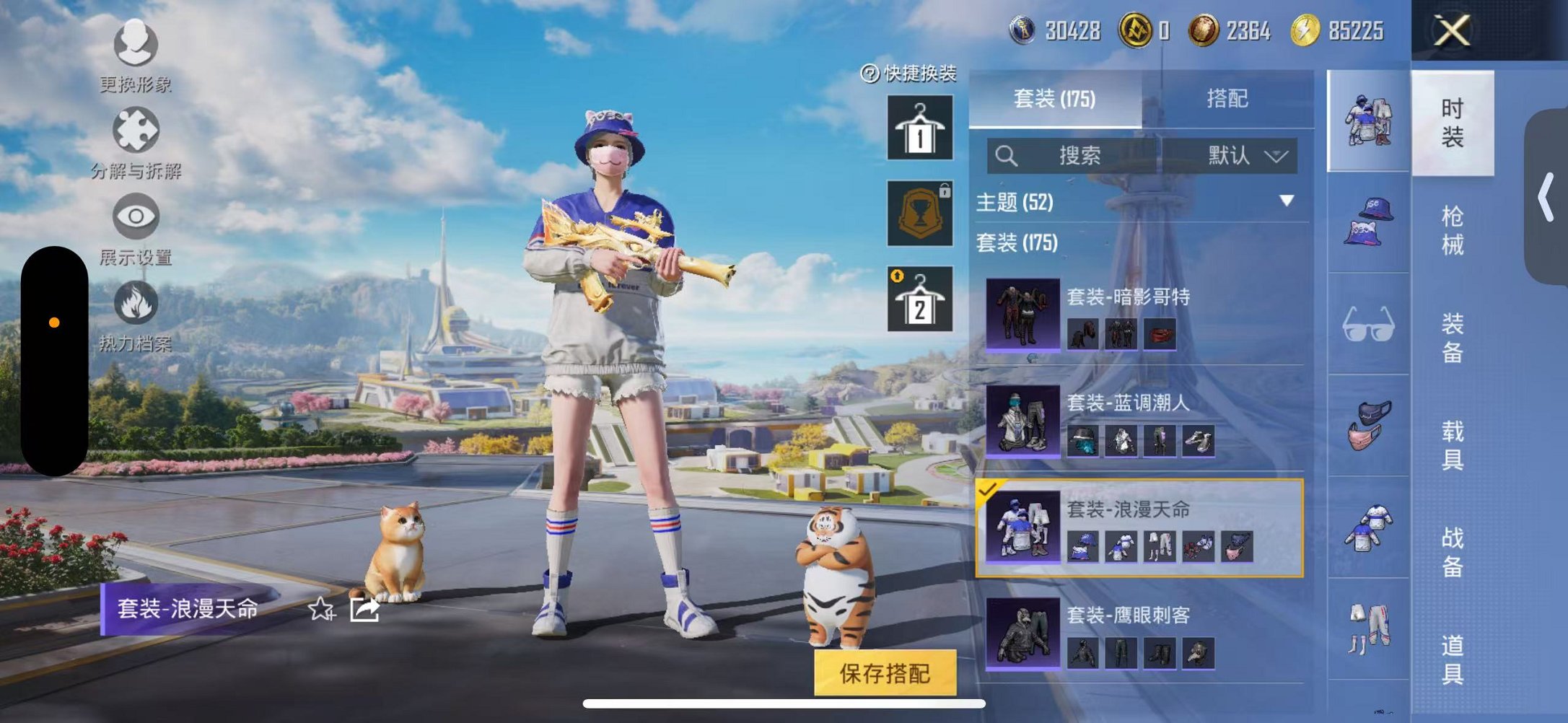This screenshot has width=1568, height=723.
Task: Close the wardrobe with the X button
Action: click(x=1451, y=31)
